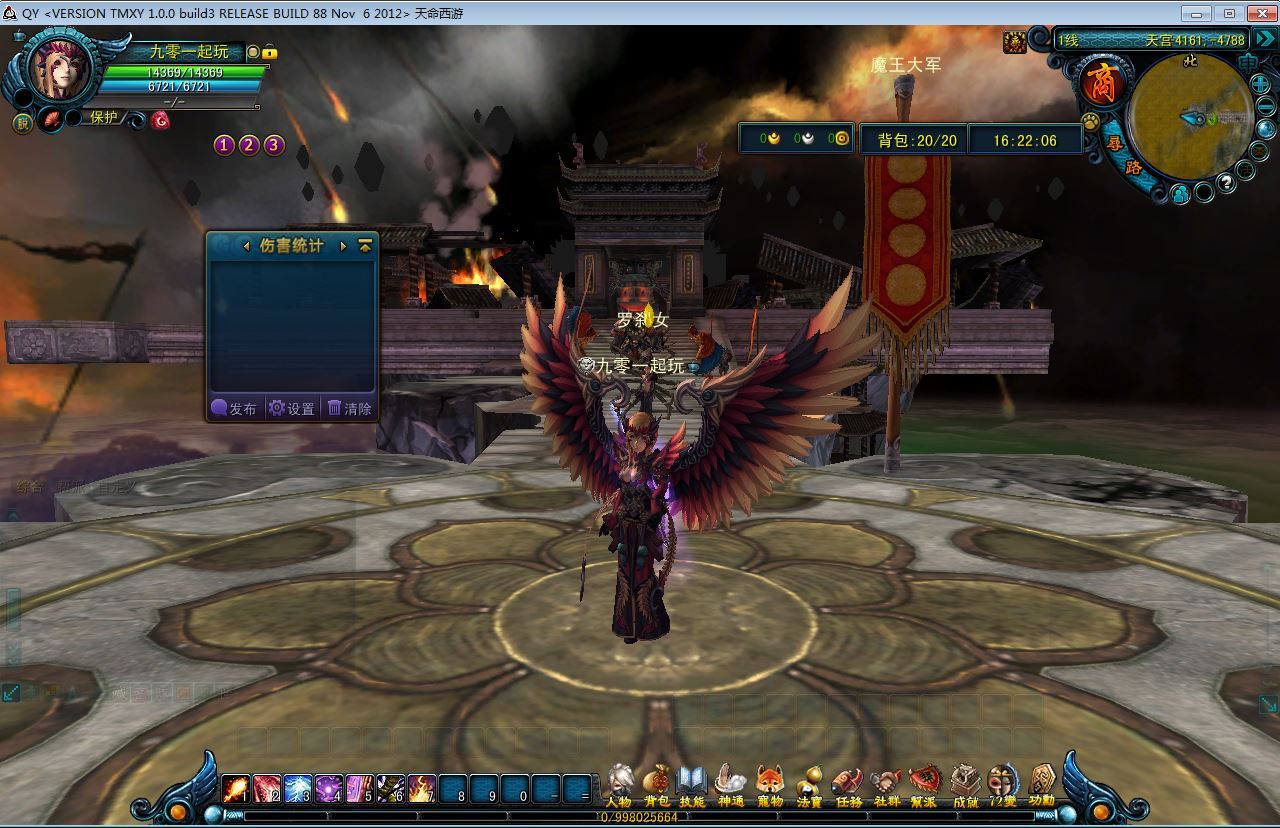This screenshot has width=1280, height=828.
Task: Open the 技能 skills book
Action: [x=692, y=785]
